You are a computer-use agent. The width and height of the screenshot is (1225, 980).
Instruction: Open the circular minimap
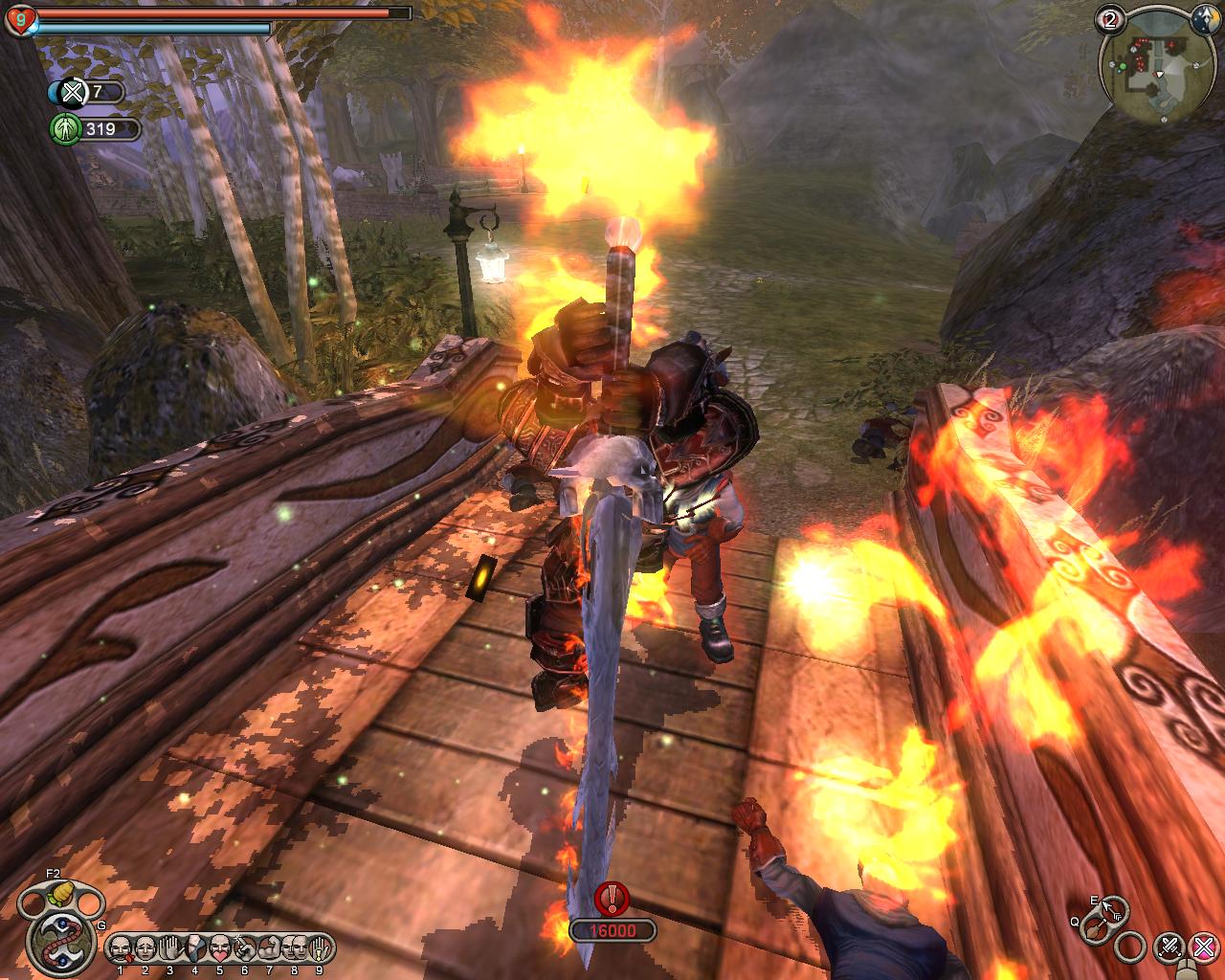[1160, 69]
